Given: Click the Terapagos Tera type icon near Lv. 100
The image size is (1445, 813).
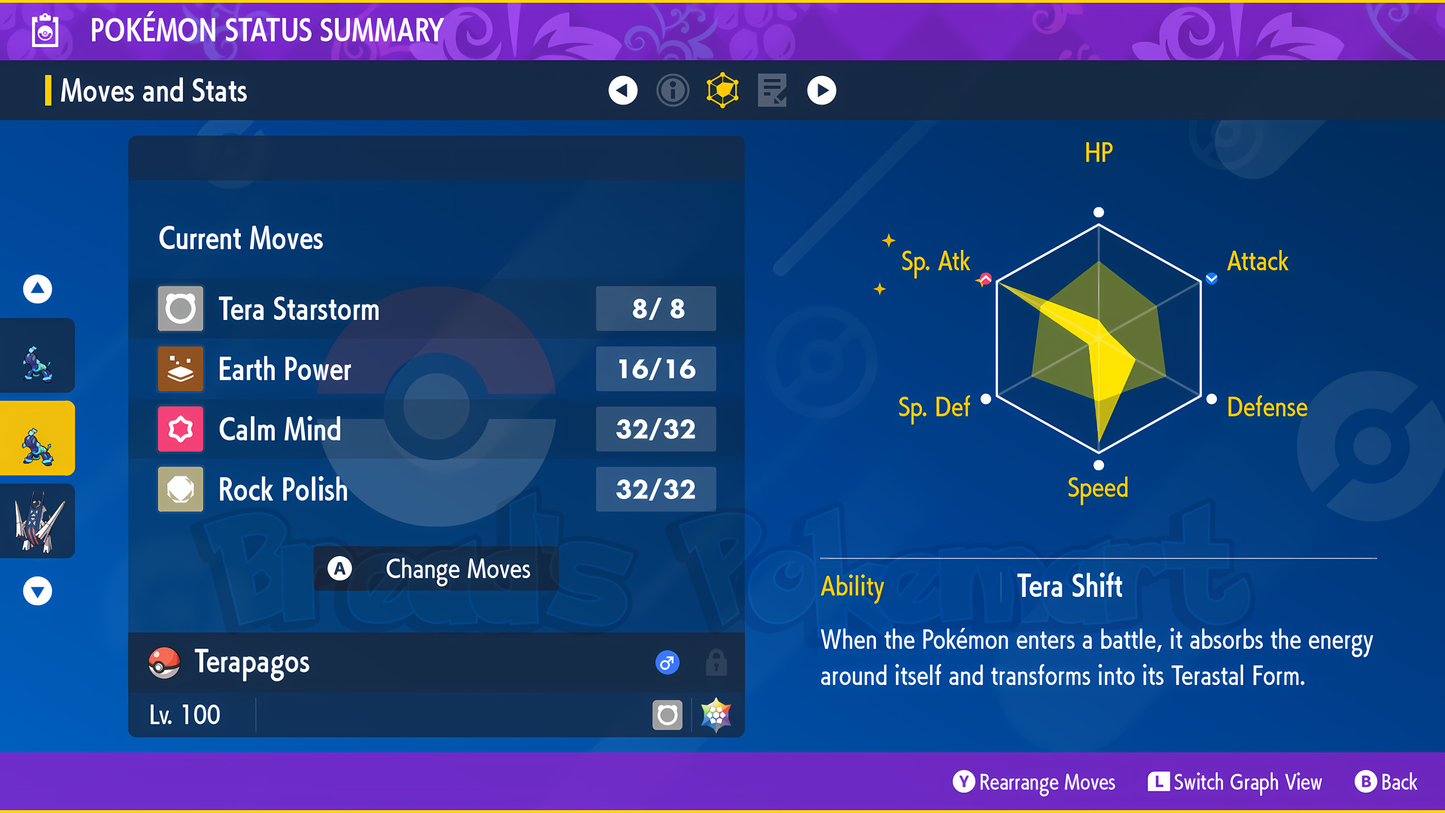Looking at the screenshot, I should [x=667, y=714].
